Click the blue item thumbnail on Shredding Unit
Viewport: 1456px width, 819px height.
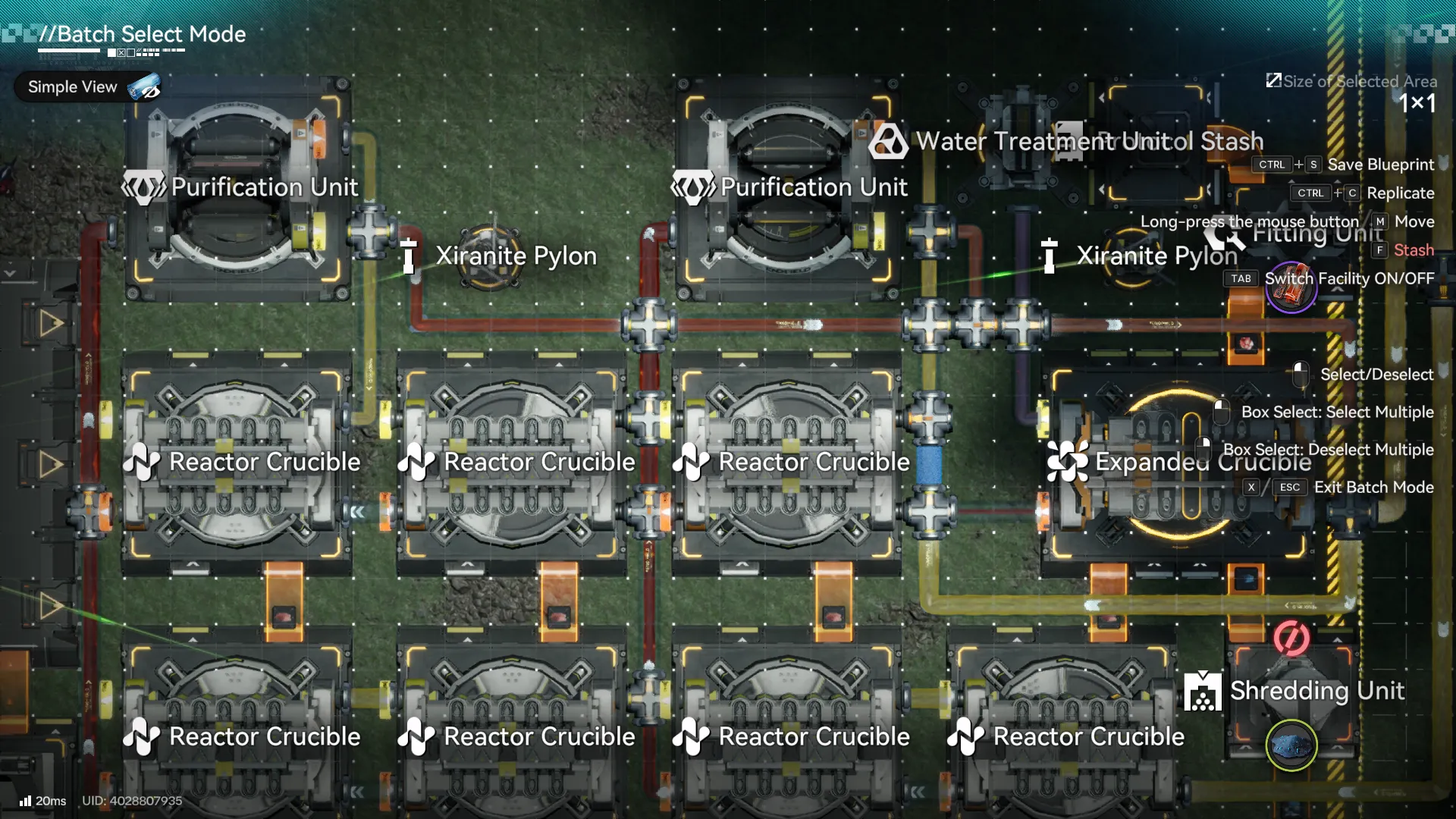(1291, 745)
